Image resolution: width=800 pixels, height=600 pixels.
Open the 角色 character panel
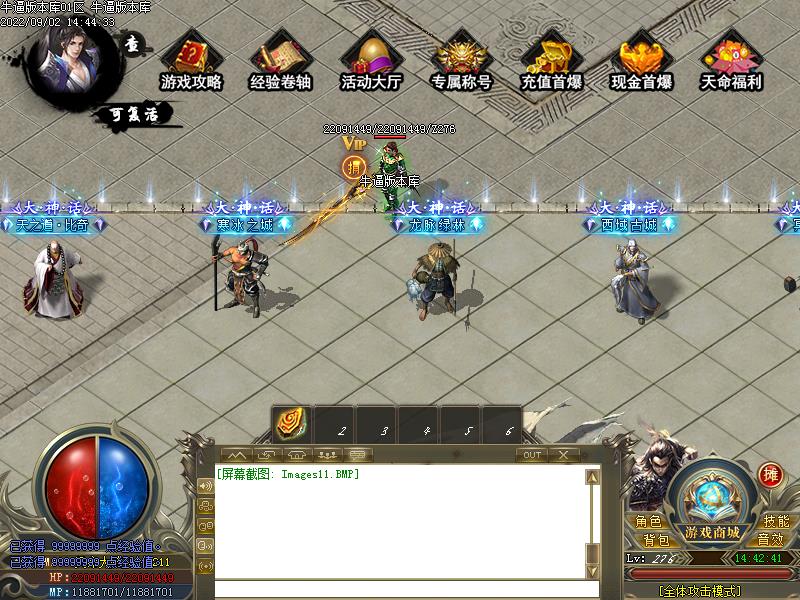(x=648, y=522)
